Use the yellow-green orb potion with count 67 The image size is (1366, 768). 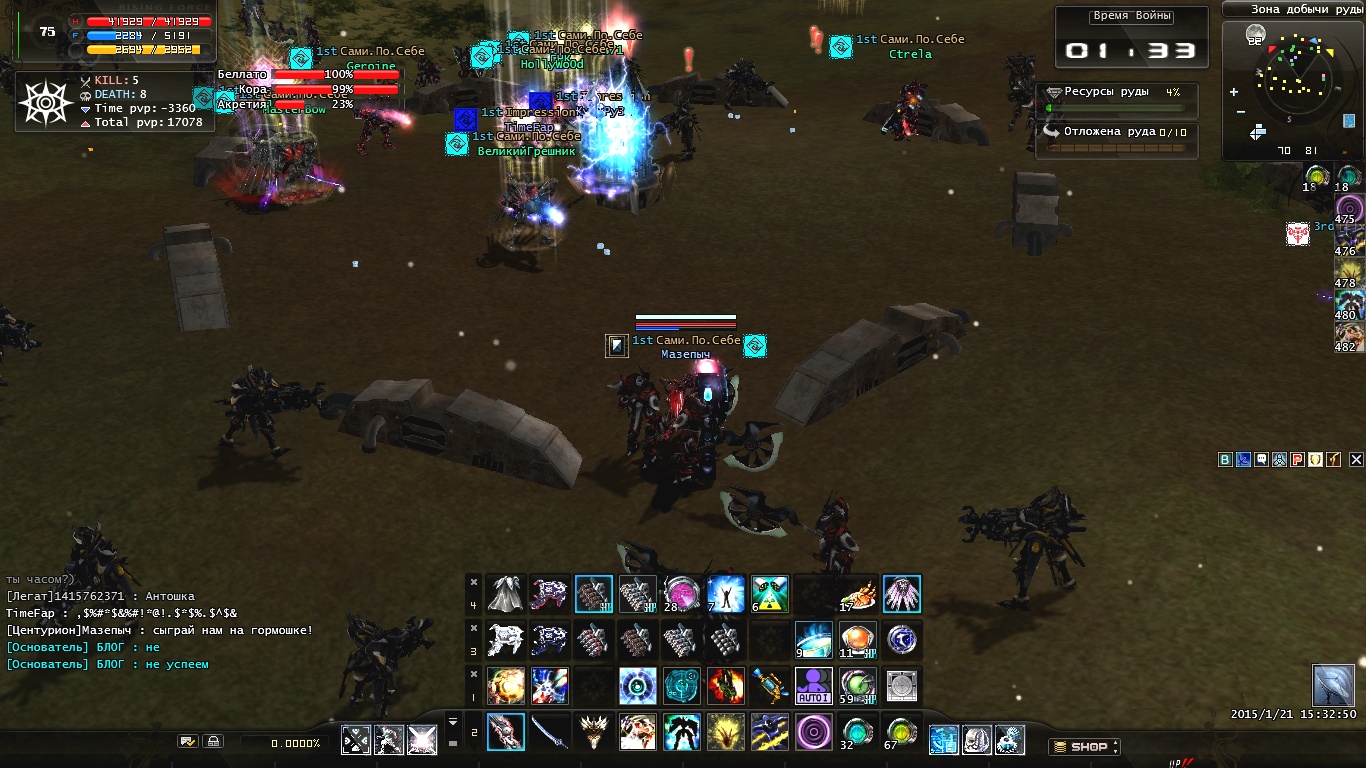pyautogui.click(x=901, y=732)
